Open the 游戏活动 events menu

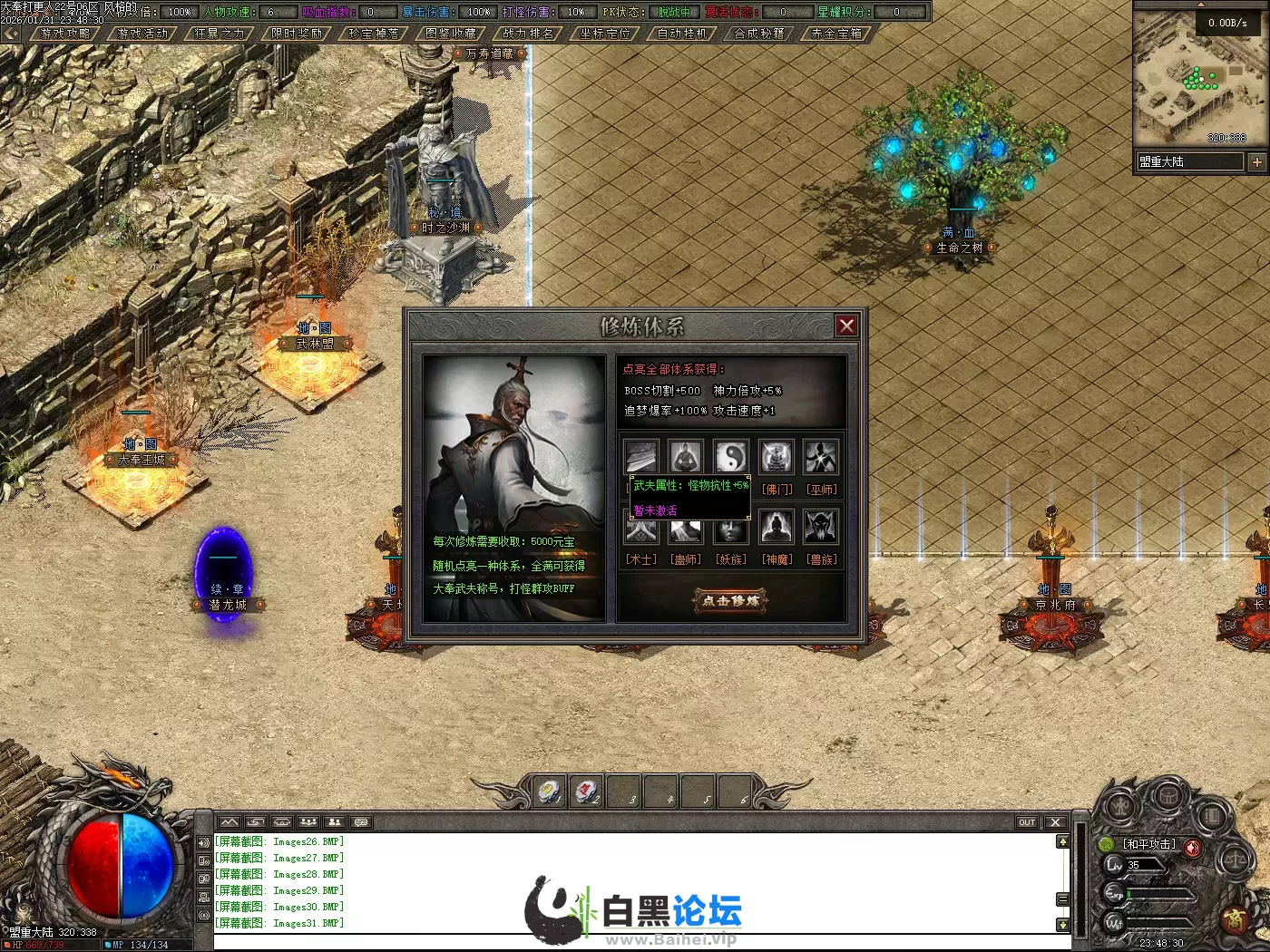(142, 34)
